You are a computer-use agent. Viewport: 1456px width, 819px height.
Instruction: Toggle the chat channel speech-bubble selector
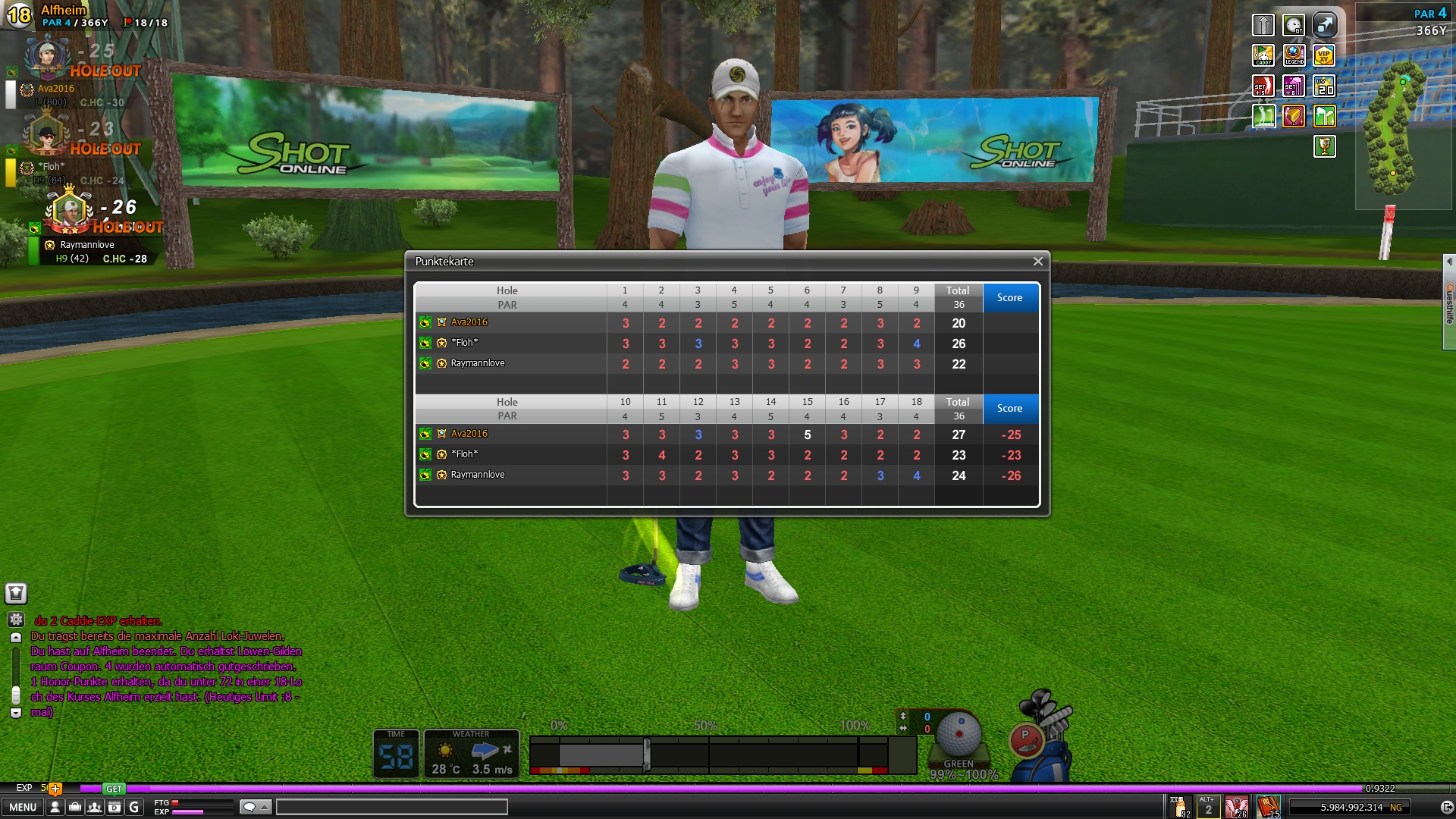click(255, 807)
